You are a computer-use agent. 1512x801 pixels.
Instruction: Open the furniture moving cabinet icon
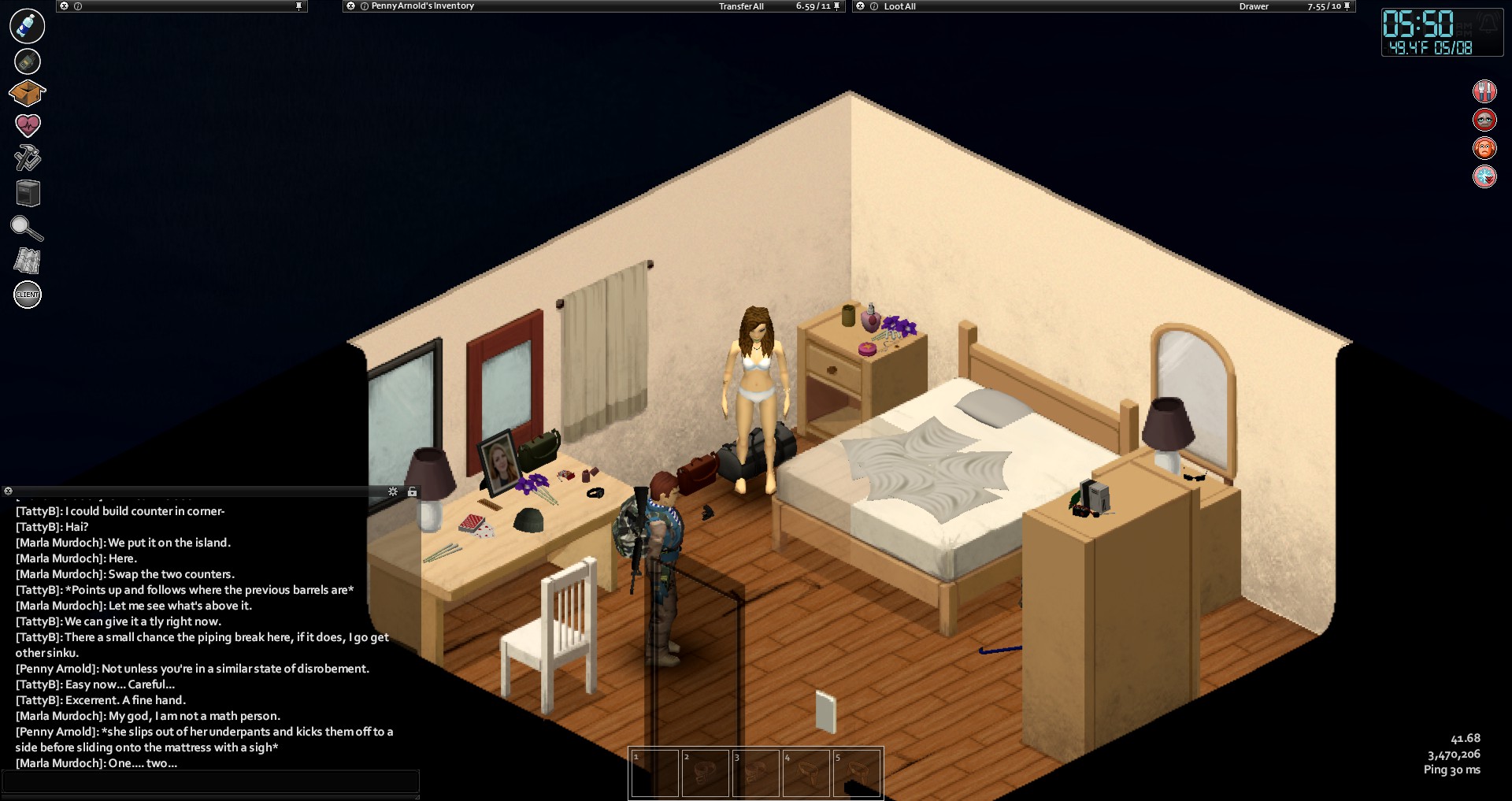28,193
